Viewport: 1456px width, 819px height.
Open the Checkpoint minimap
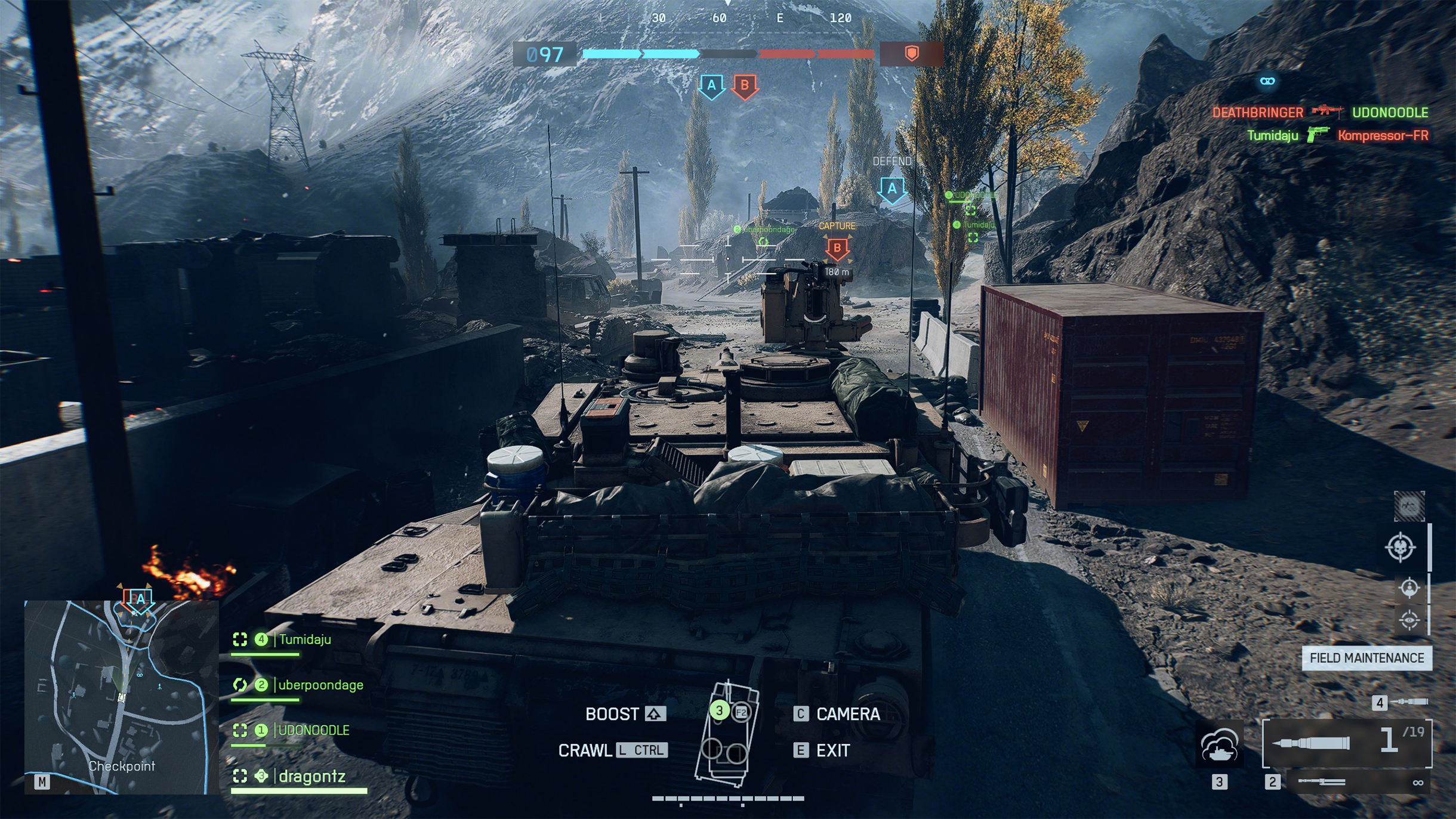click(x=121, y=697)
